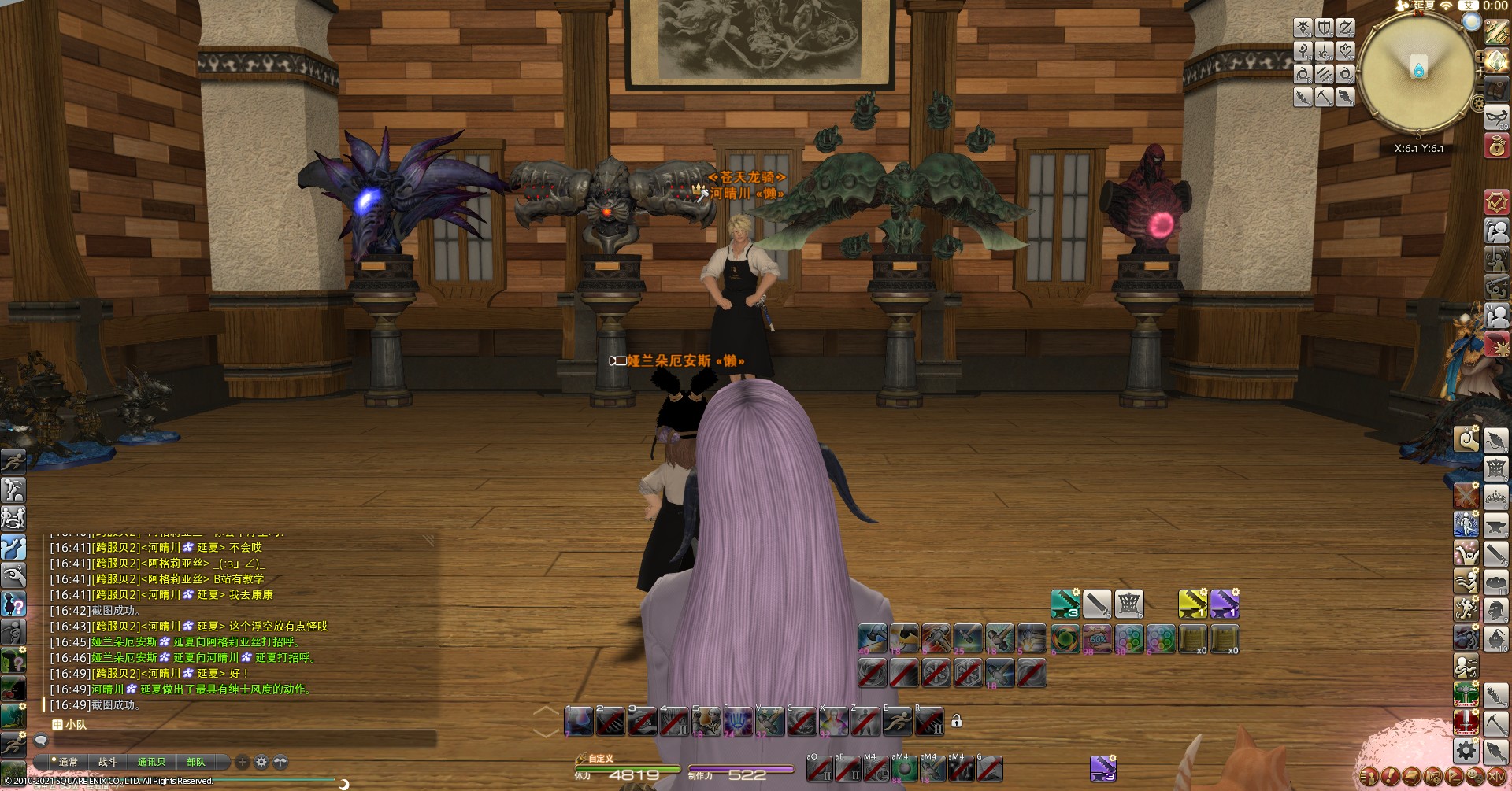Open the XIV system menu button
This screenshot has width=1512, height=791.
pos(1496,777)
